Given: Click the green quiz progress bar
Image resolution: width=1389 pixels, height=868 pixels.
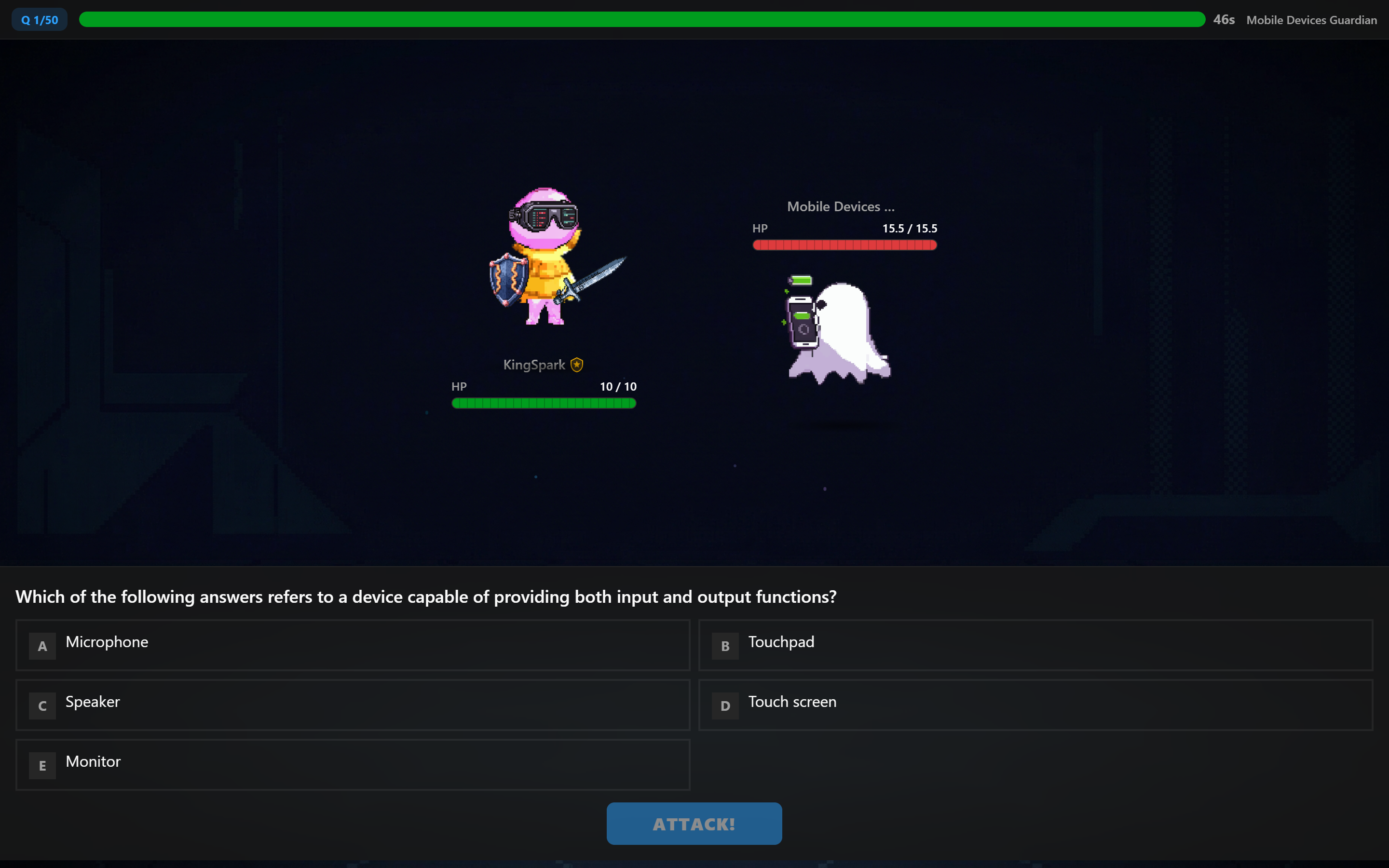Looking at the screenshot, I should [642, 19].
